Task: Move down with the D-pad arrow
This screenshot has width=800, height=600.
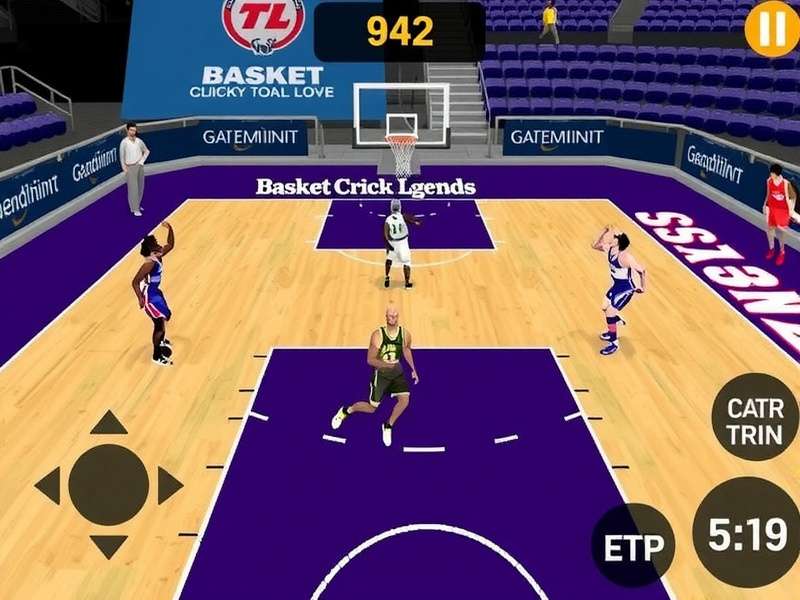Action: tap(109, 547)
